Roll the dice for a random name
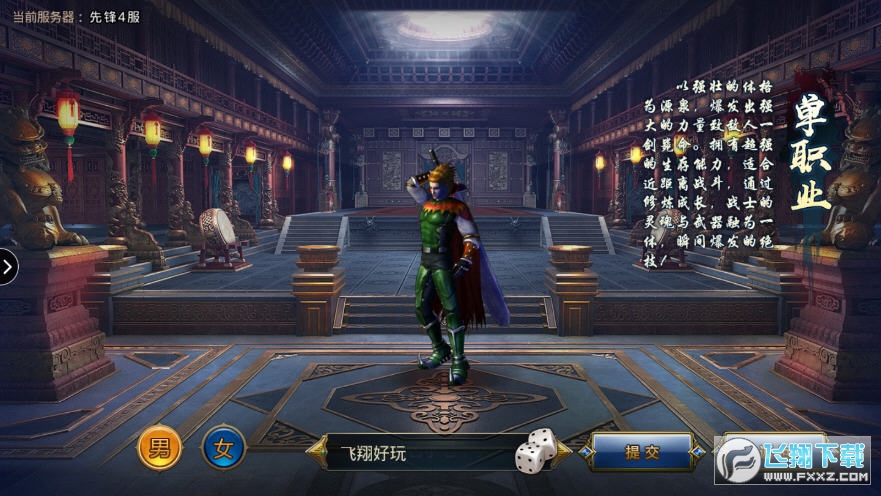 (x=536, y=451)
